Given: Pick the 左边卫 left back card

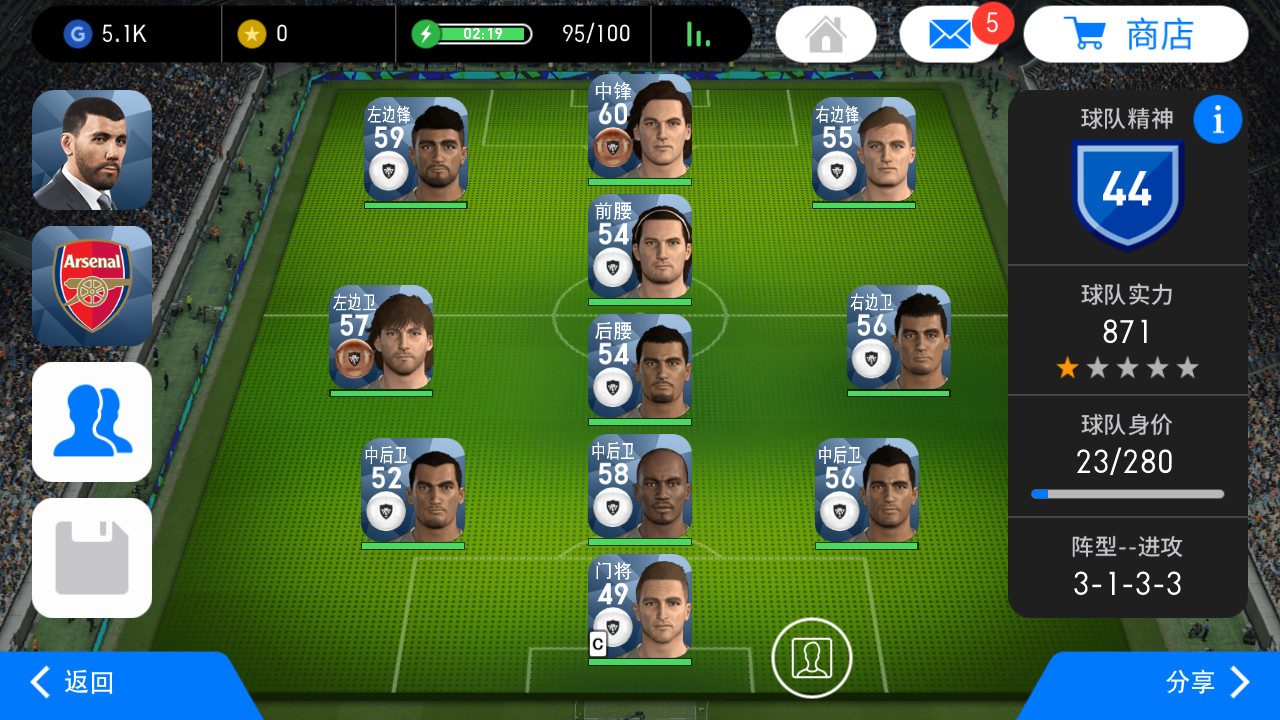Looking at the screenshot, I should 381,338.
